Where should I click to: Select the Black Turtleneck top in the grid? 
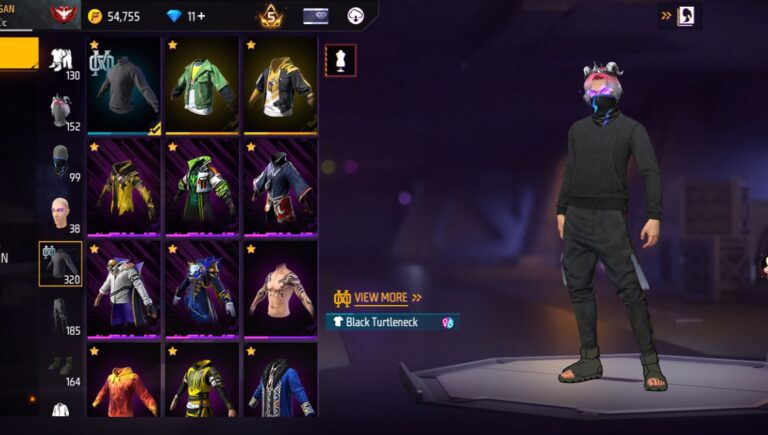124,84
